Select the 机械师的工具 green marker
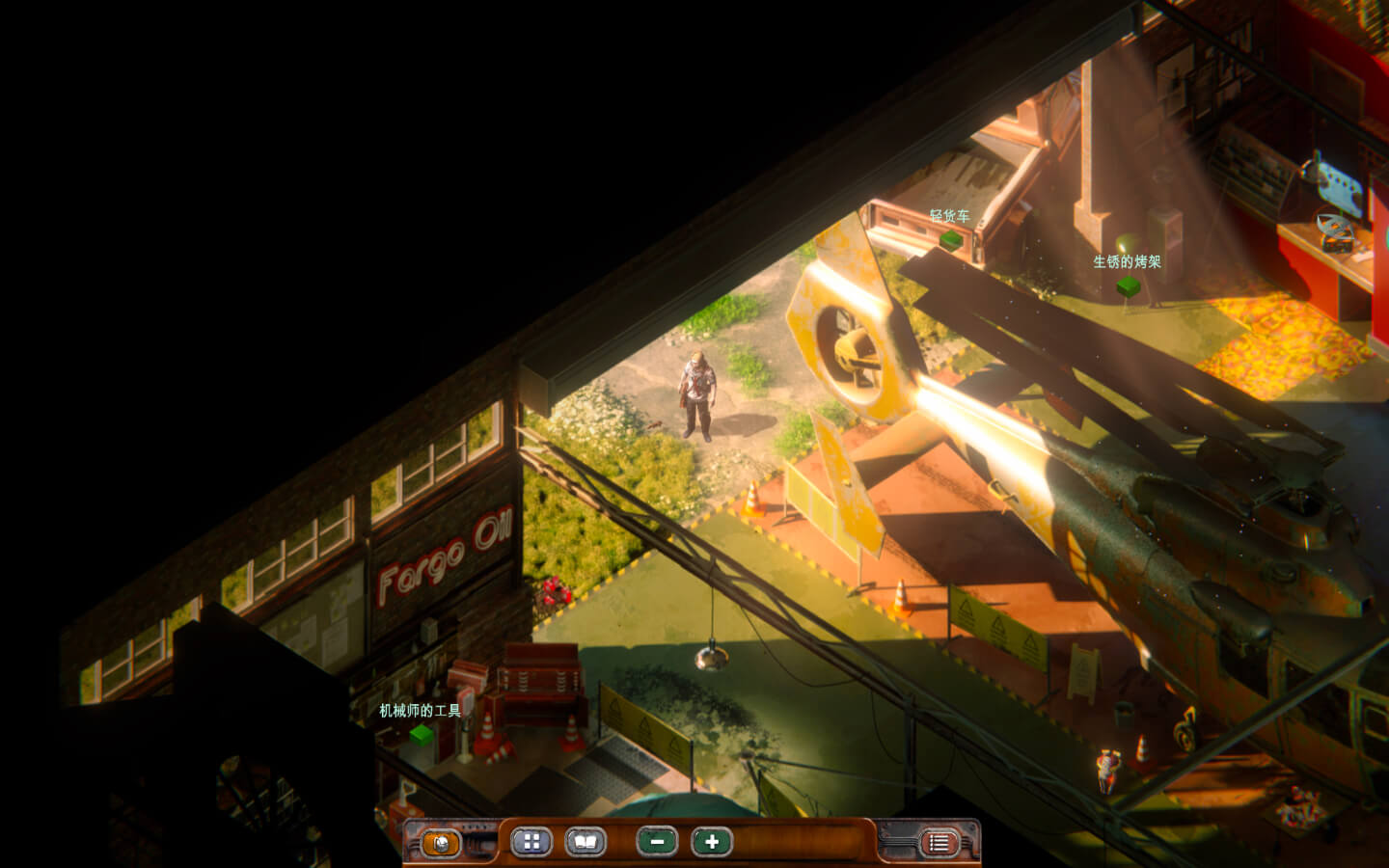 pos(421,735)
